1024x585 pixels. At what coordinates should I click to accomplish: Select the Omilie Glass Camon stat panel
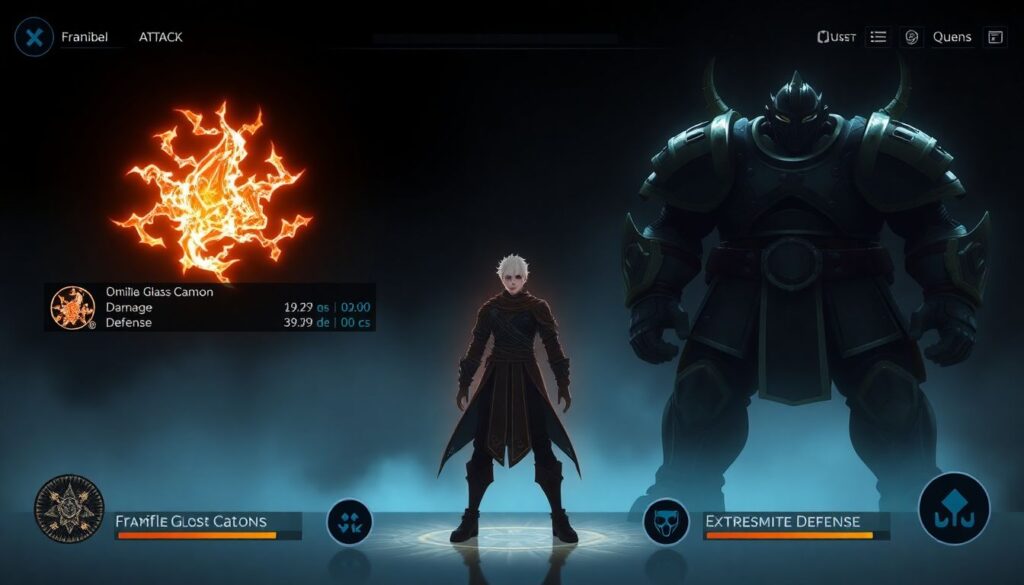(210, 307)
